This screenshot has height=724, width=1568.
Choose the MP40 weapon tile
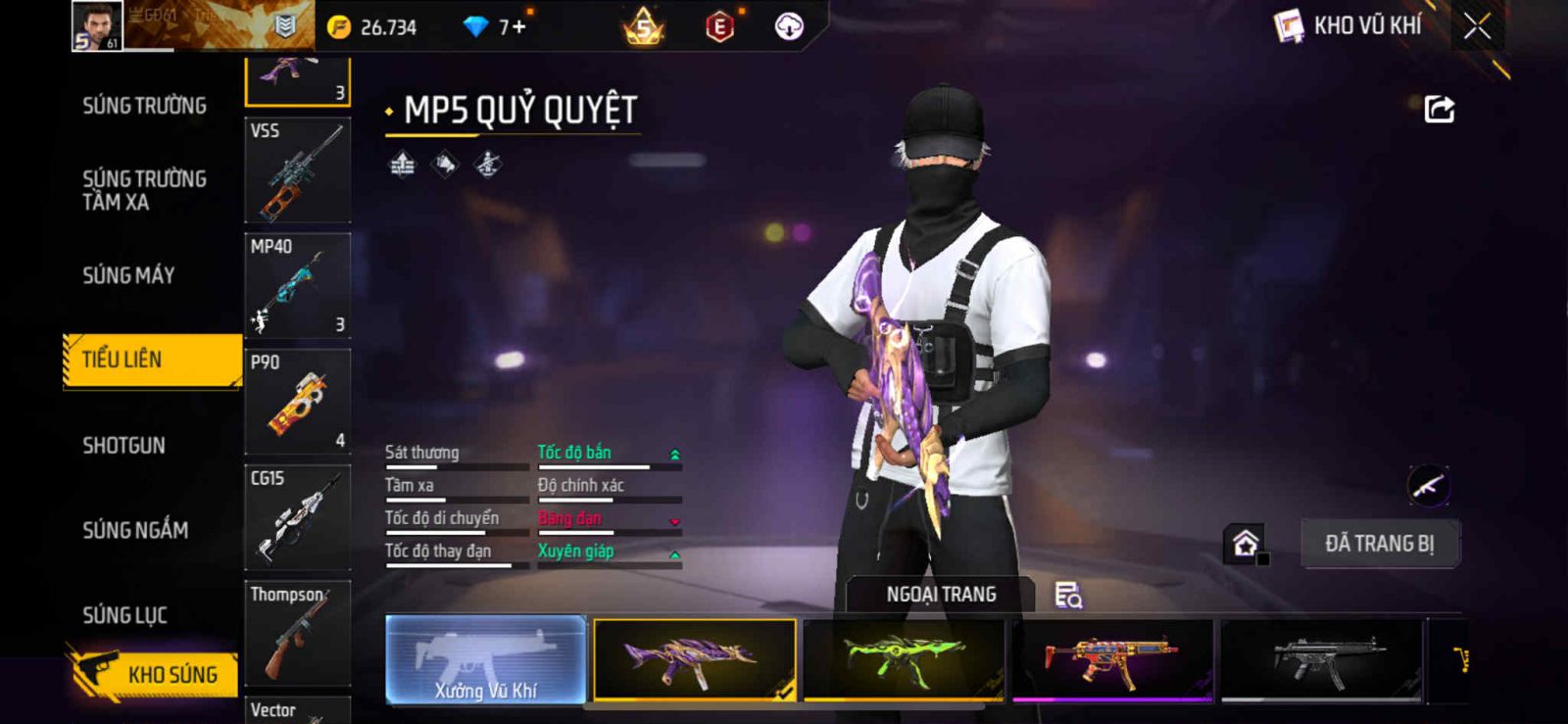point(297,286)
